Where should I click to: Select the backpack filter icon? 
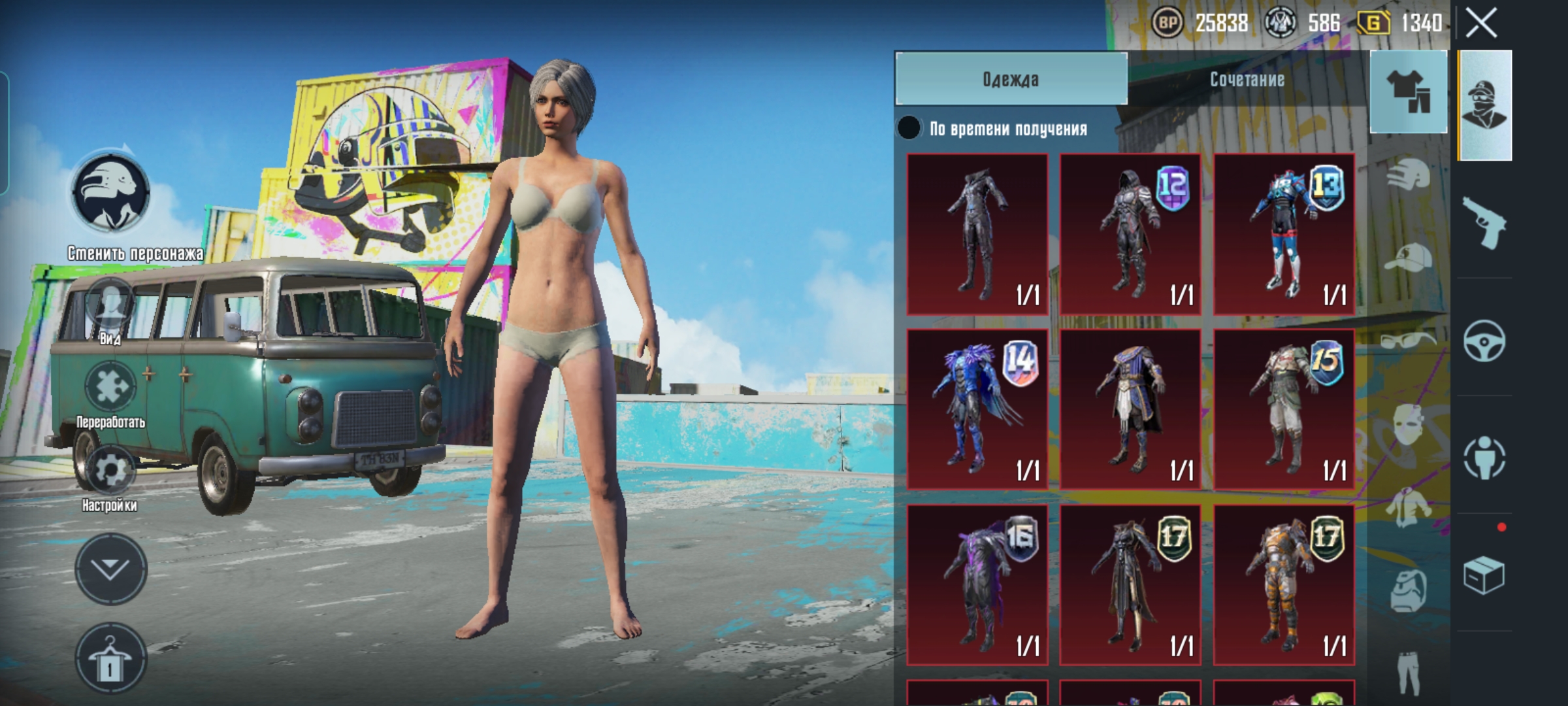[x=1408, y=590]
